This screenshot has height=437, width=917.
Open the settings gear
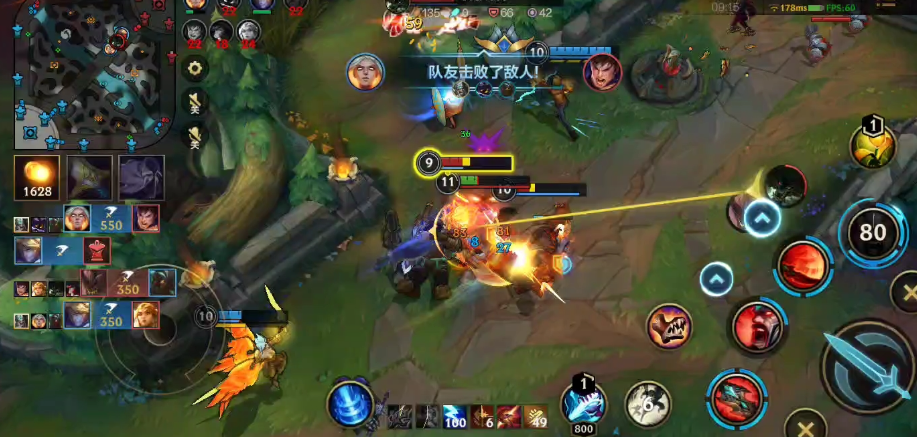(196, 68)
